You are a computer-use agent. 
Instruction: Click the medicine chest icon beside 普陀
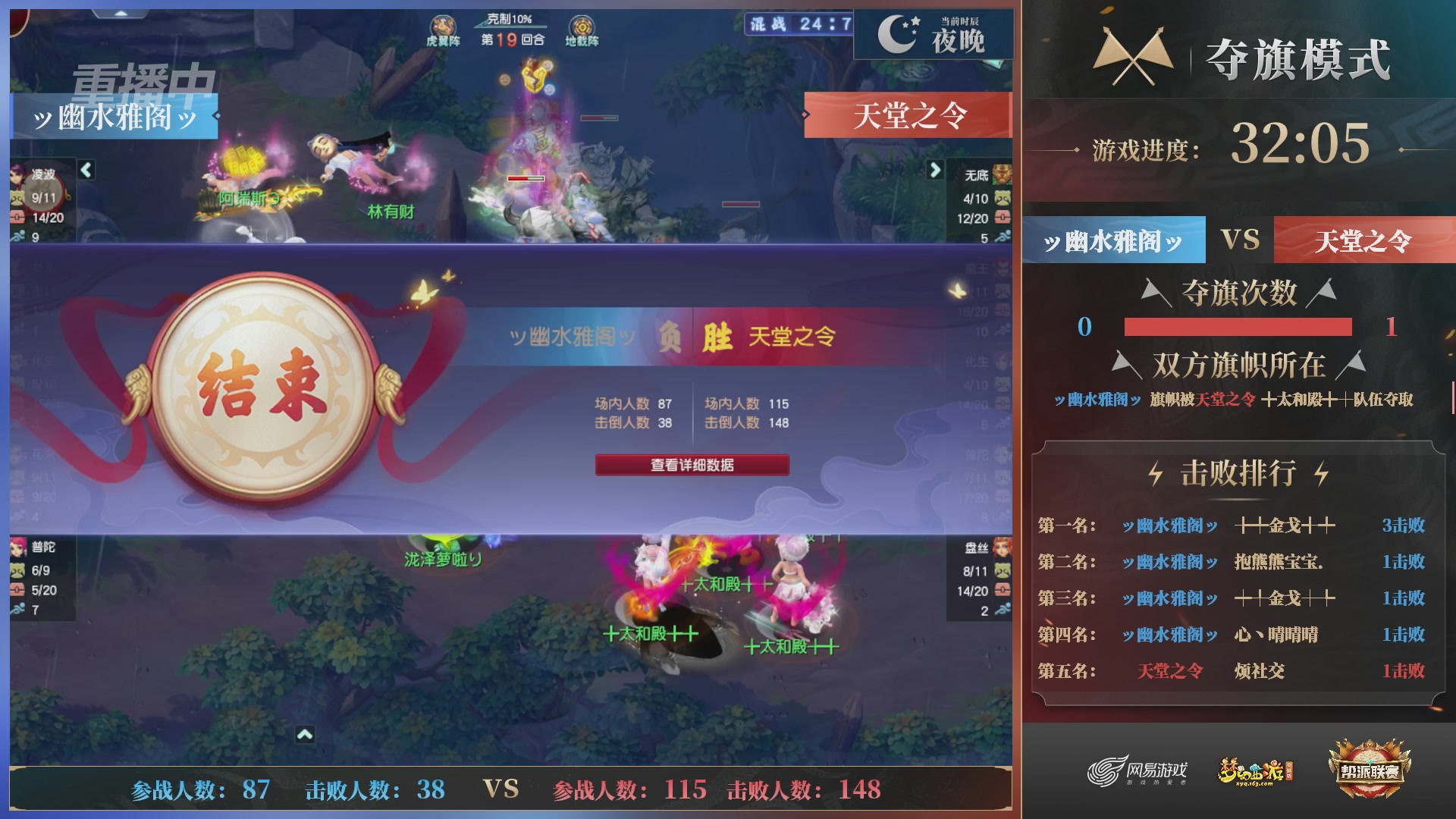[x=17, y=589]
